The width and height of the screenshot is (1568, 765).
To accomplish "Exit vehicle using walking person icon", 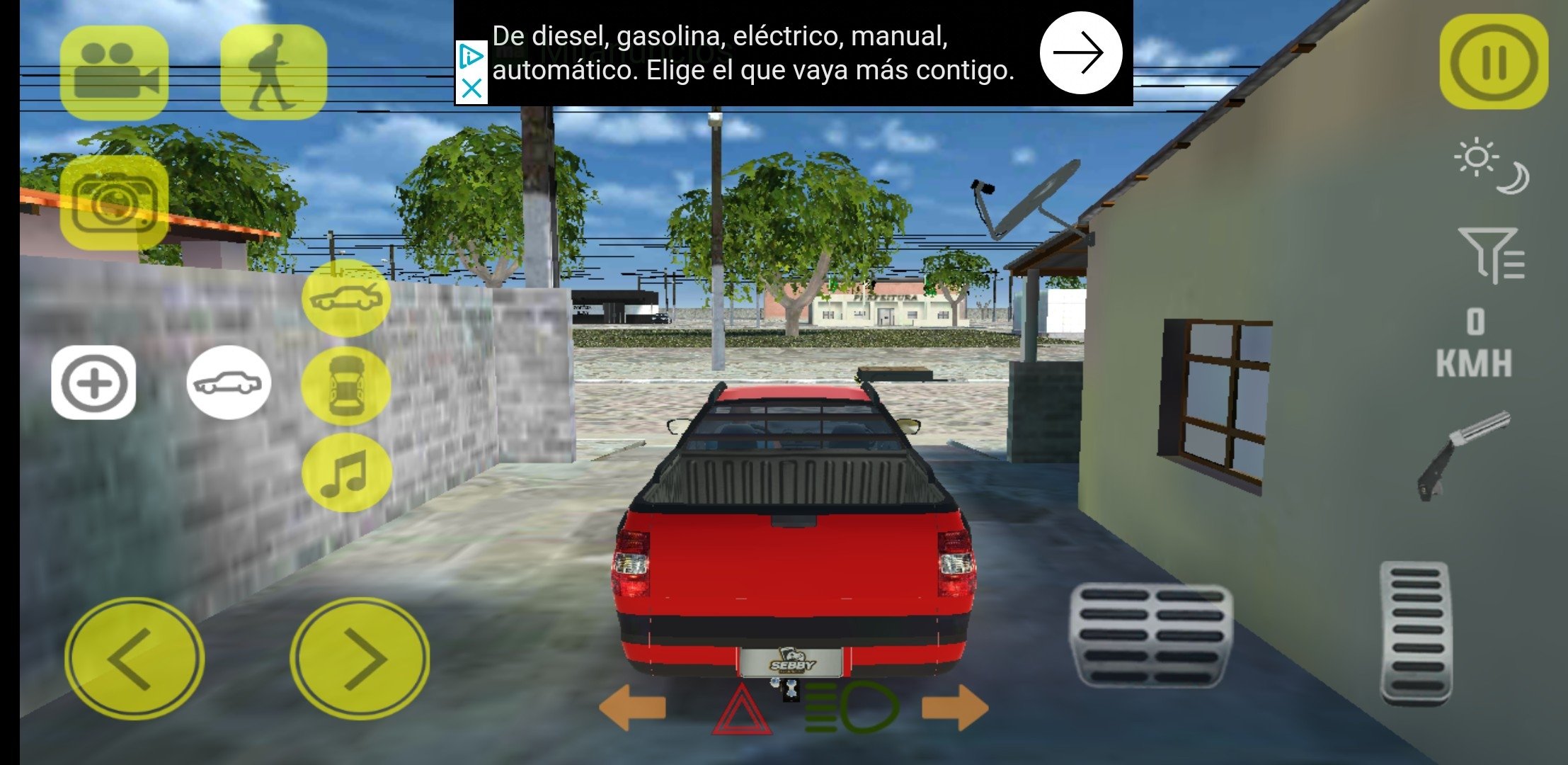I will tap(273, 72).
